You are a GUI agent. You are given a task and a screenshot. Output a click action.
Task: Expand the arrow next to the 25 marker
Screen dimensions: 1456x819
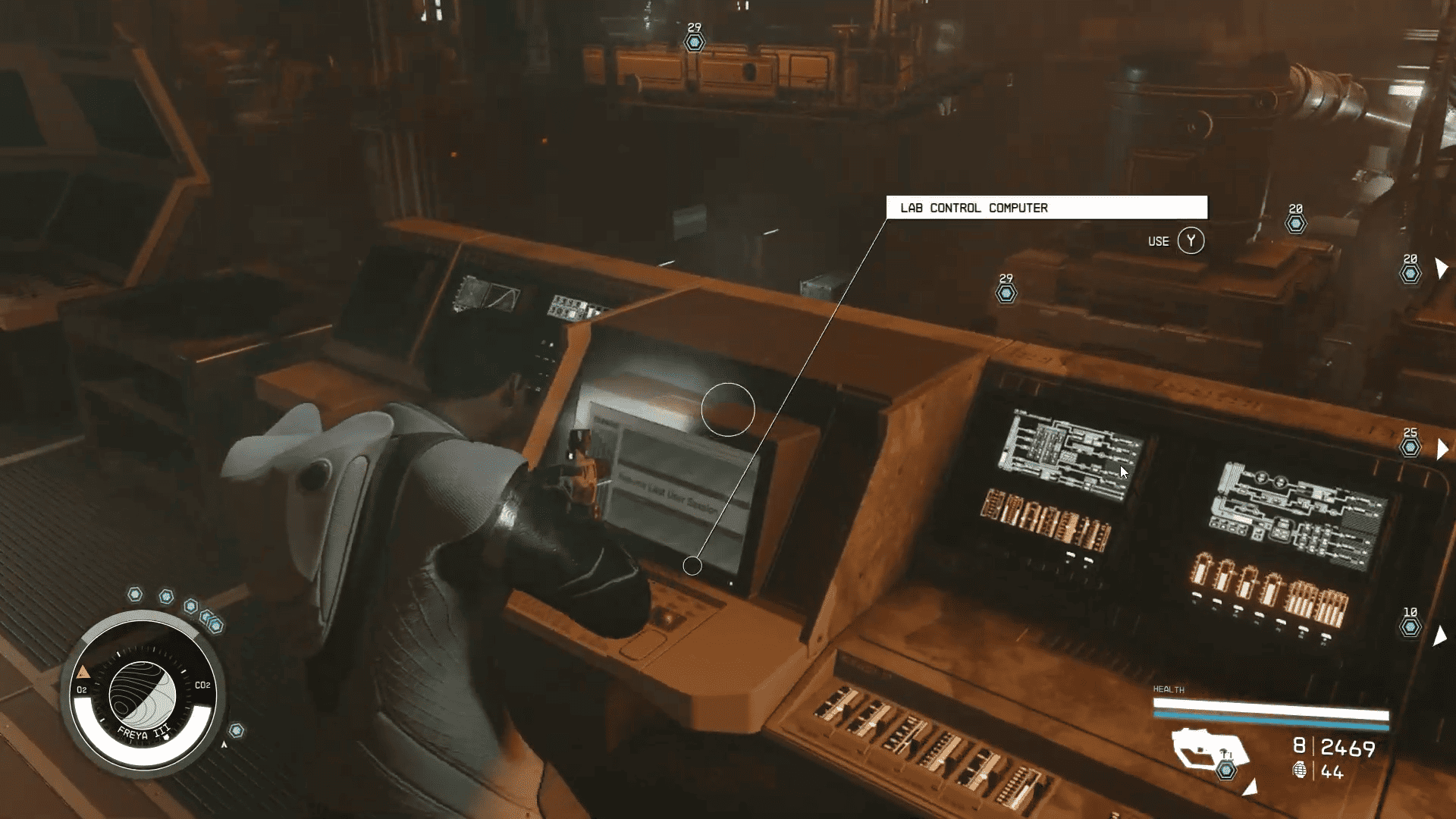coord(1442,447)
